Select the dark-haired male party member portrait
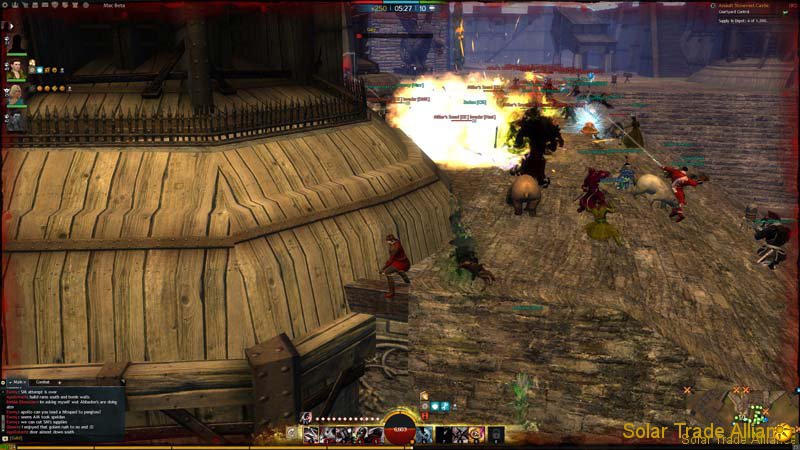 point(16,69)
